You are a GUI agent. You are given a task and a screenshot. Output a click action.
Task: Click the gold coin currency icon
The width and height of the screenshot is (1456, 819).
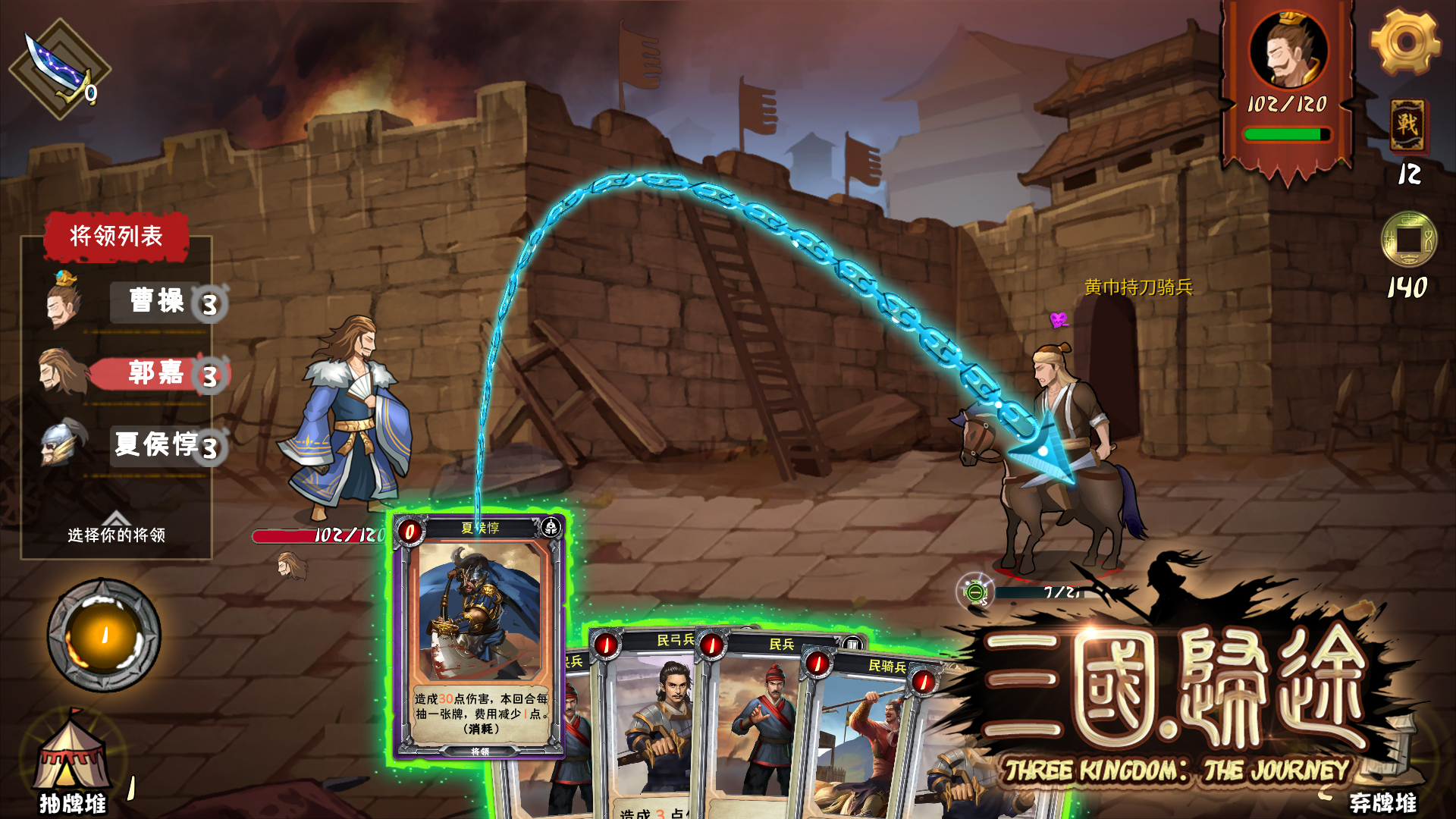pyautogui.click(x=1408, y=240)
